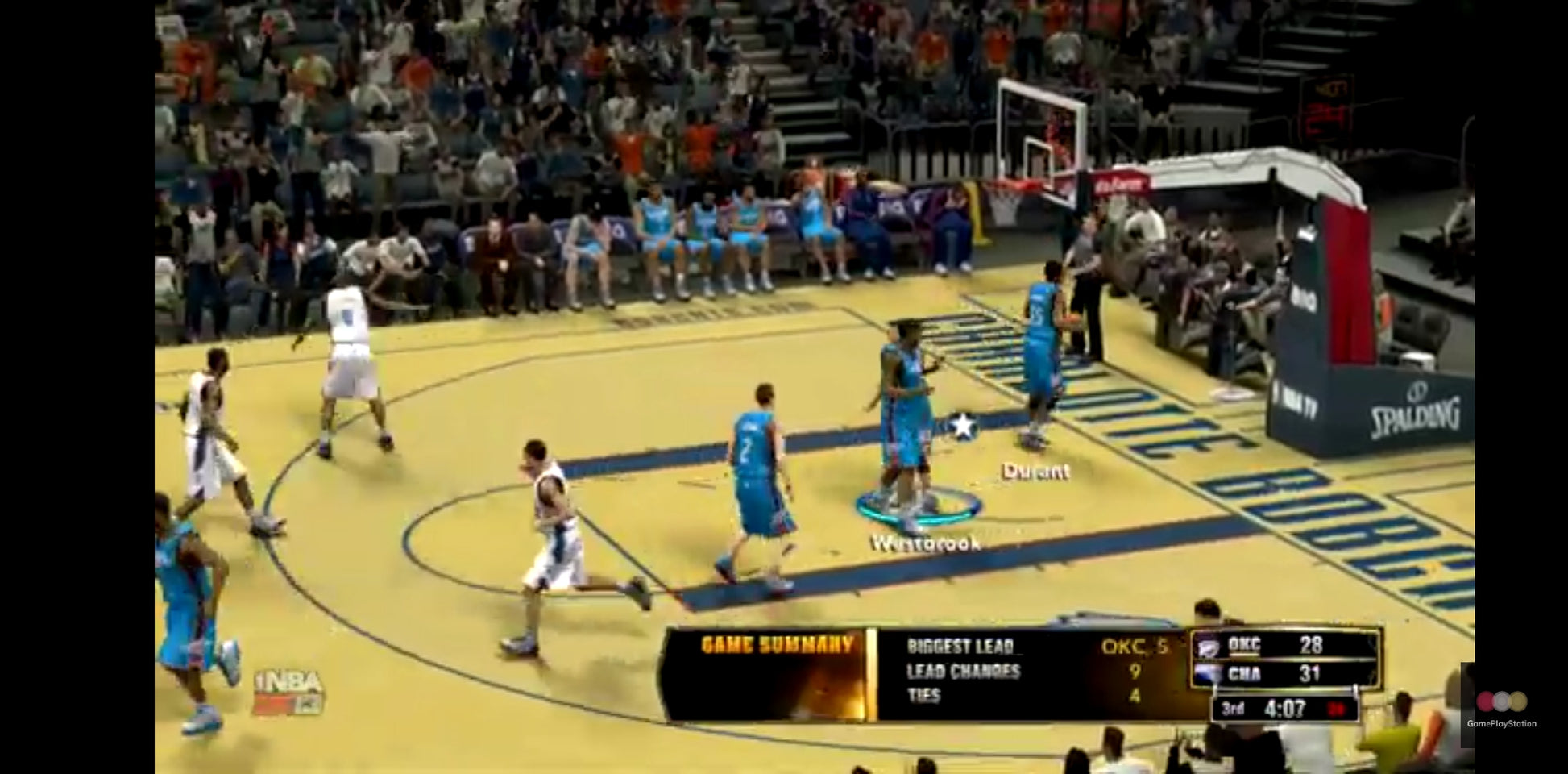Open the GamePlayStation channel watermark
Image resolution: width=1568 pixels, height=774 pixels.
click(x=1501, y=707)
